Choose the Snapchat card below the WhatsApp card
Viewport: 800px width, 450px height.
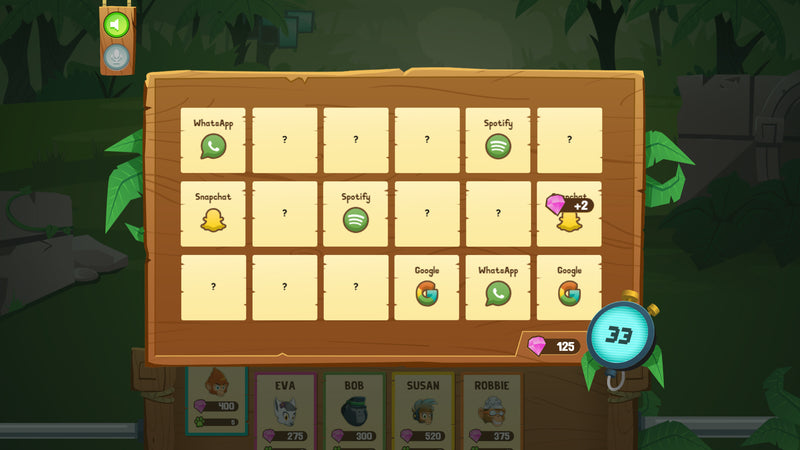(213, 214)
